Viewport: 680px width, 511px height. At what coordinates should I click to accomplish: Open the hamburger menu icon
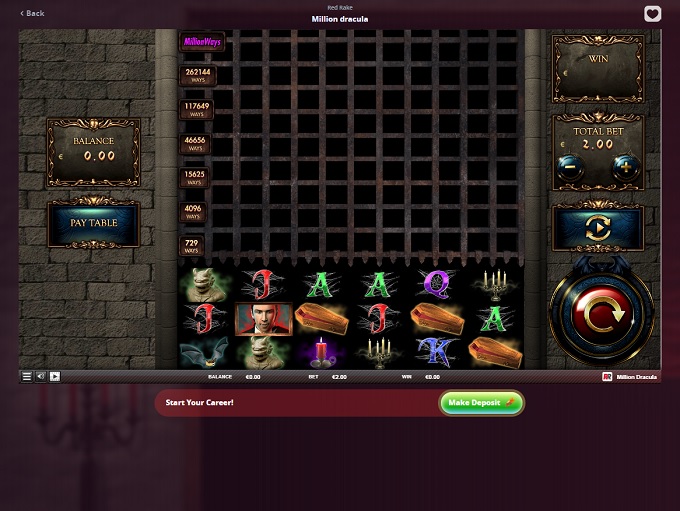(x=27, y=377)
